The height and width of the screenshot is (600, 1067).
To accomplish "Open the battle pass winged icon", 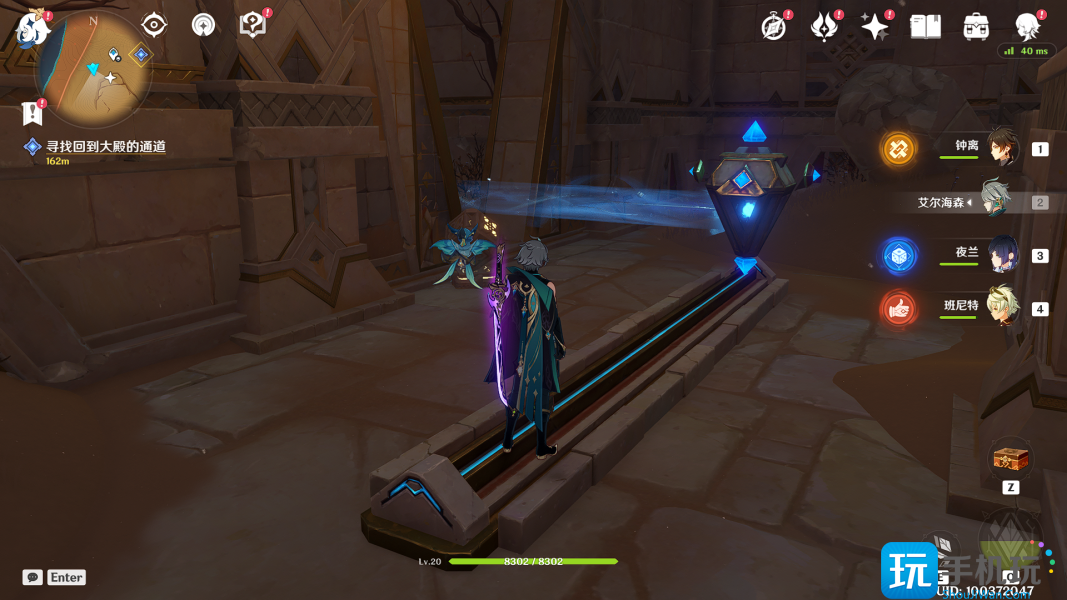I will click(824, 27).
